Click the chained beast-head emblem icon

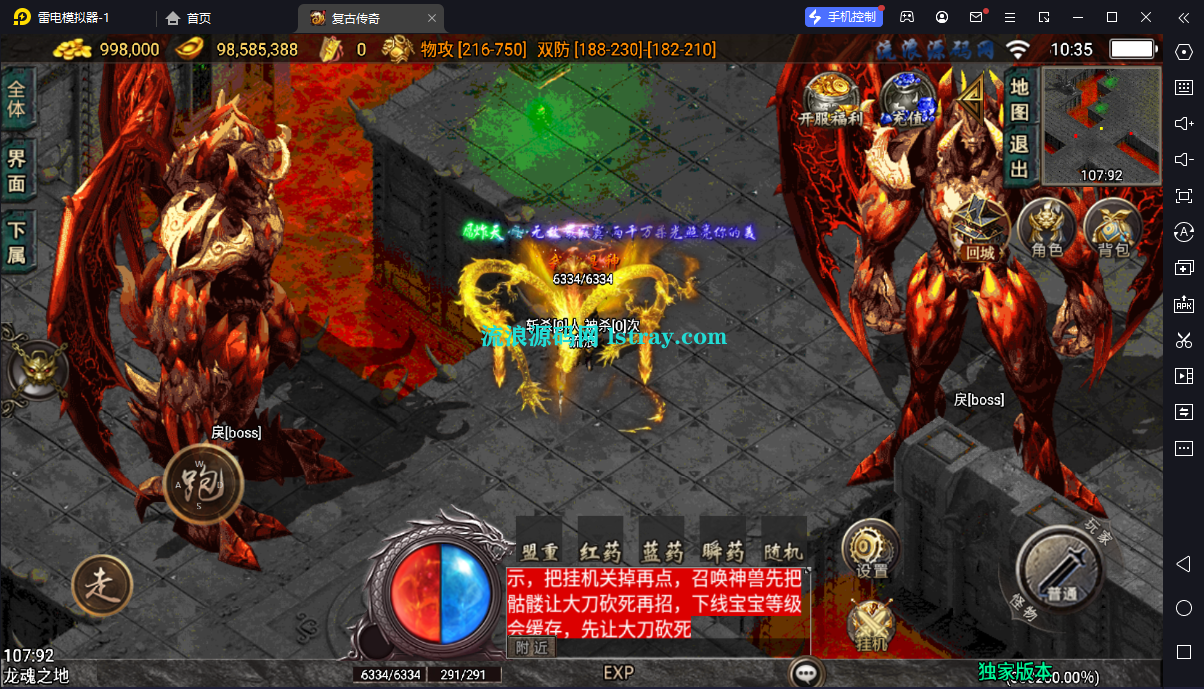[x=37, y=368]
